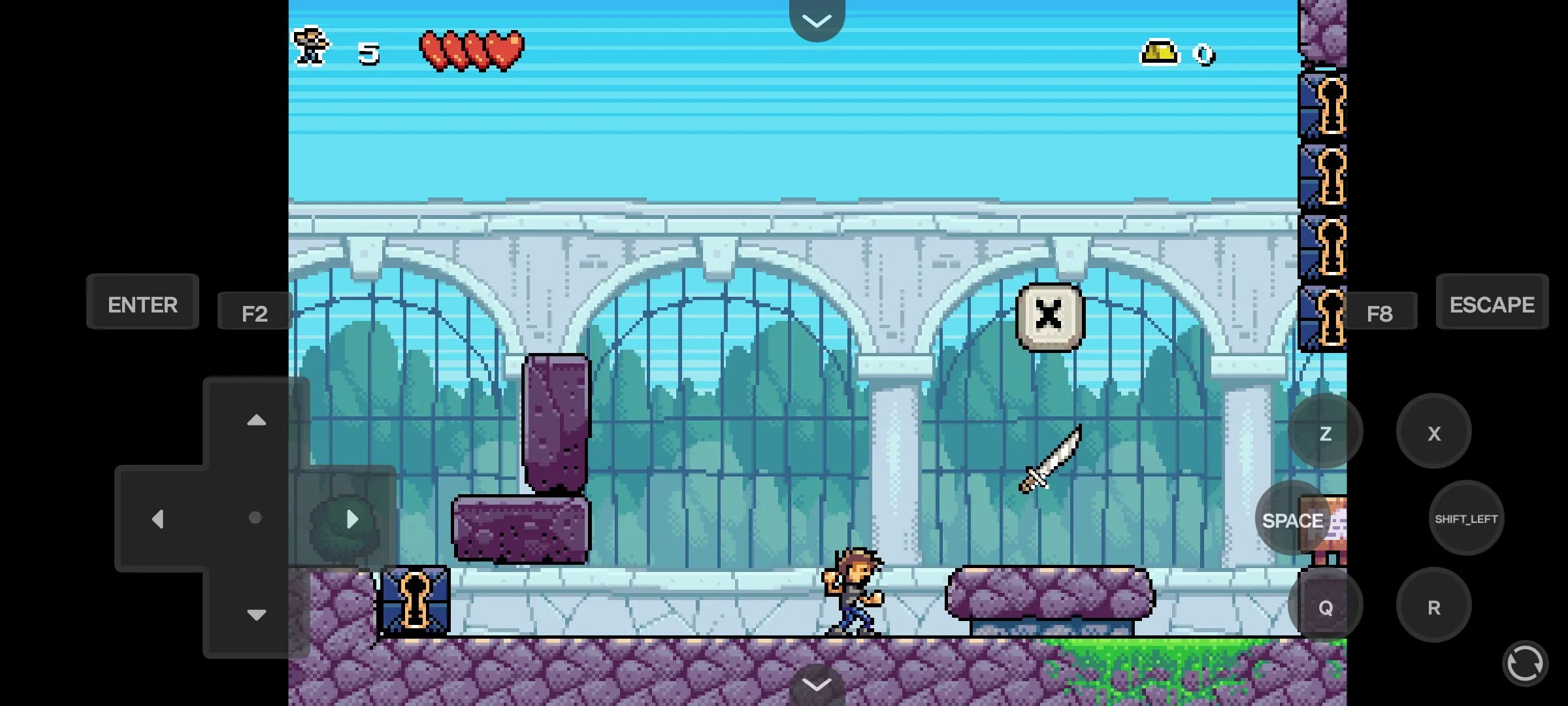
Task: Tap the D-pad right arrow
Action: click(x=352, y=519)
